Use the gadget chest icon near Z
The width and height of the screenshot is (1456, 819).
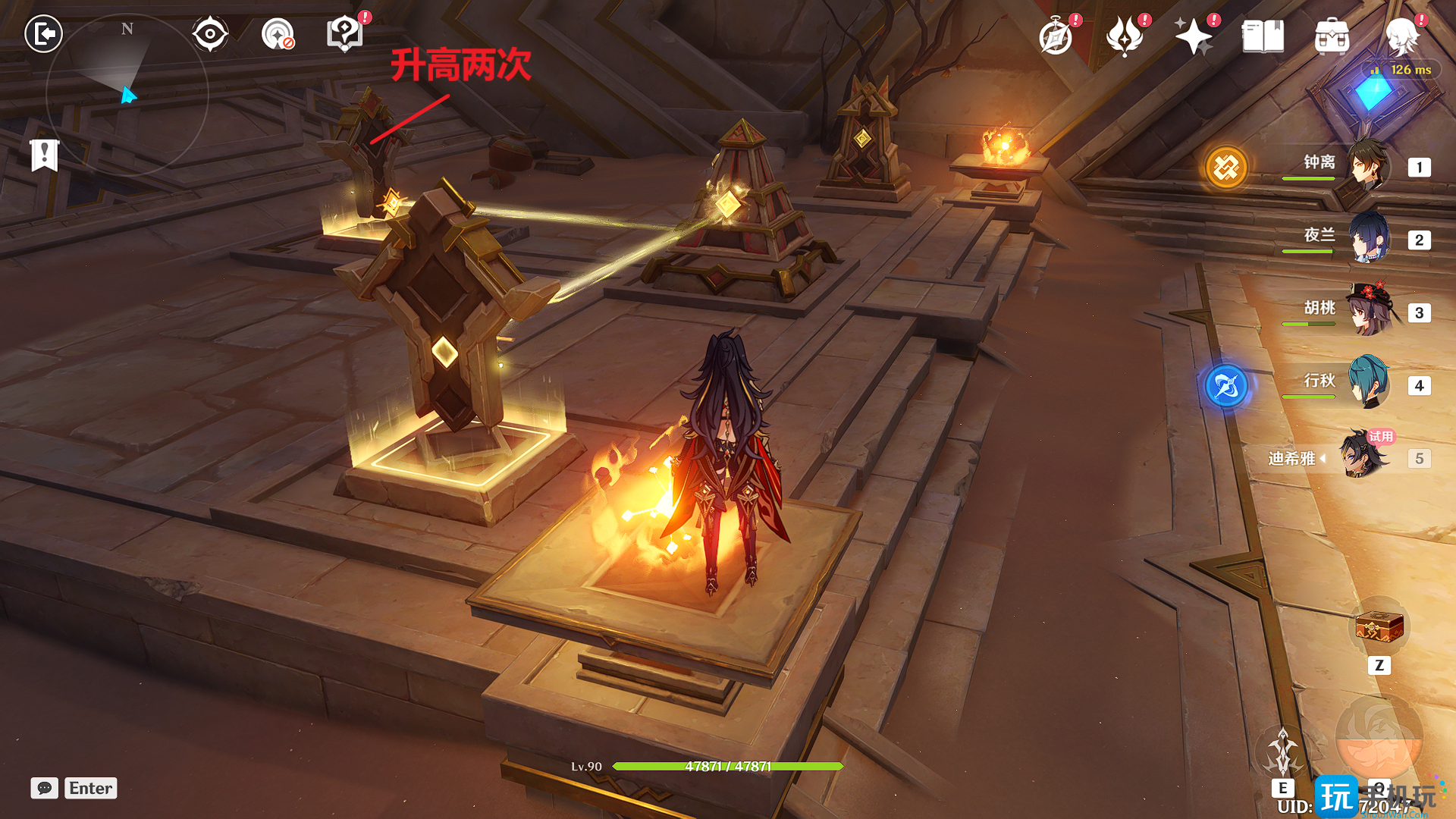1379,627
